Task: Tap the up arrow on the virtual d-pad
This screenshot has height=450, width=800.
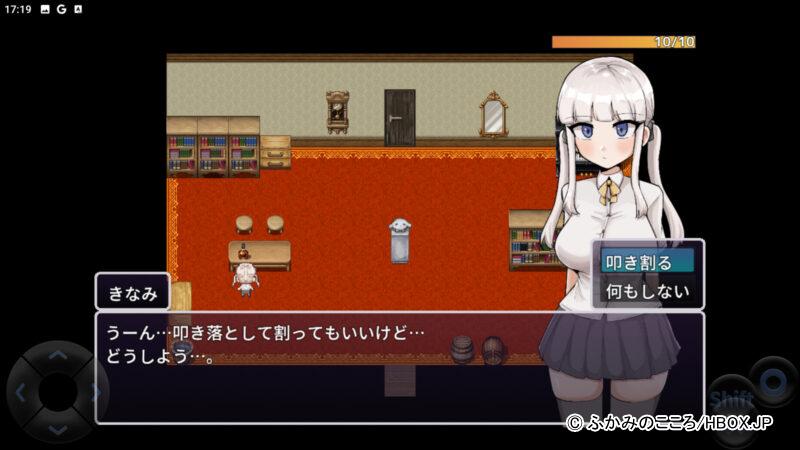Action: [57, 355]
